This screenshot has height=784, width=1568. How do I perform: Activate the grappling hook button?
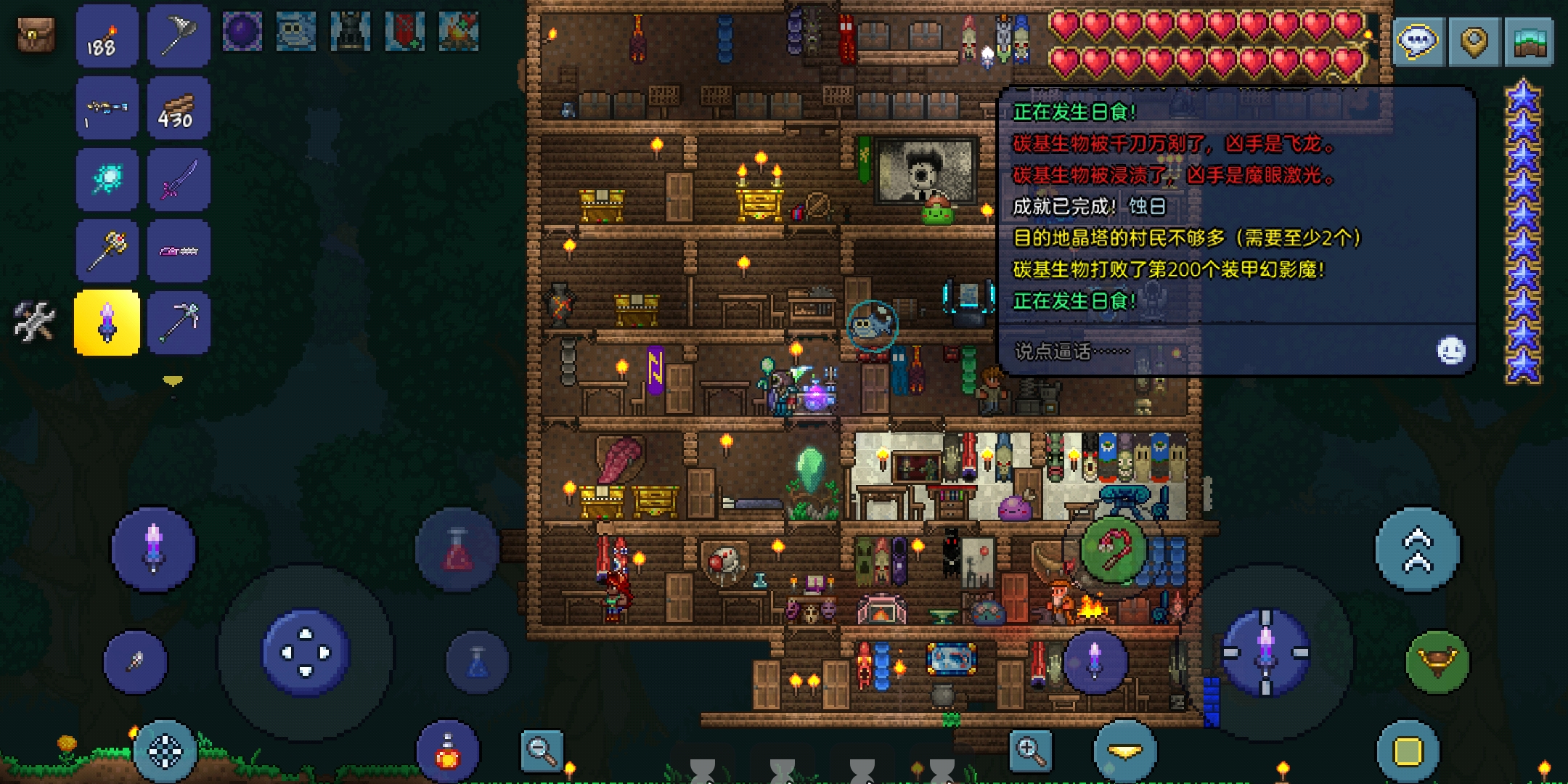pos(1437,661)
